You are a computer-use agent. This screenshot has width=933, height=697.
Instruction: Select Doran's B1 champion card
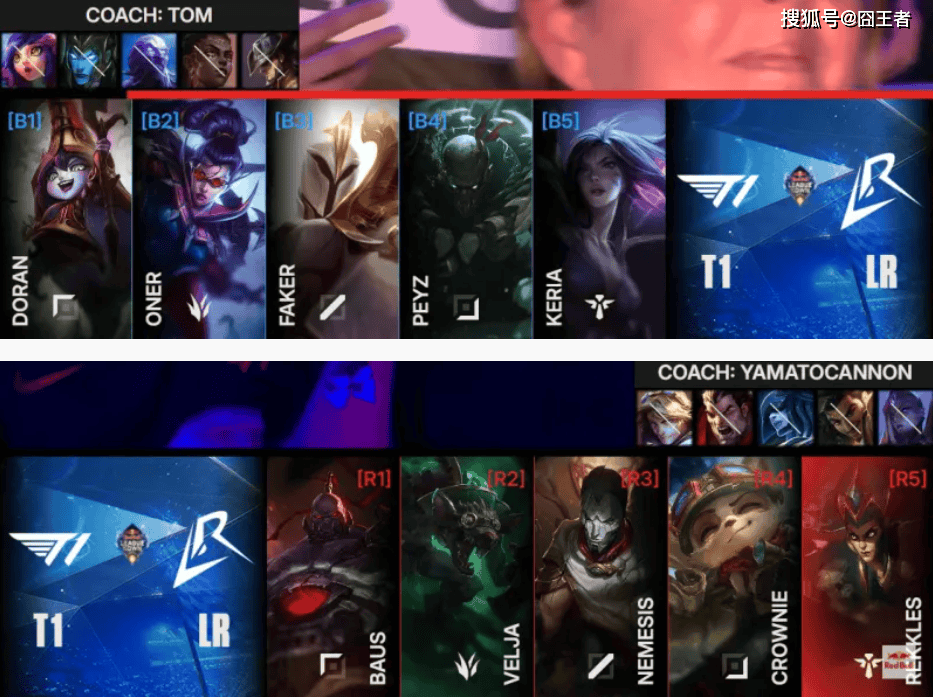tap(66, 218)
